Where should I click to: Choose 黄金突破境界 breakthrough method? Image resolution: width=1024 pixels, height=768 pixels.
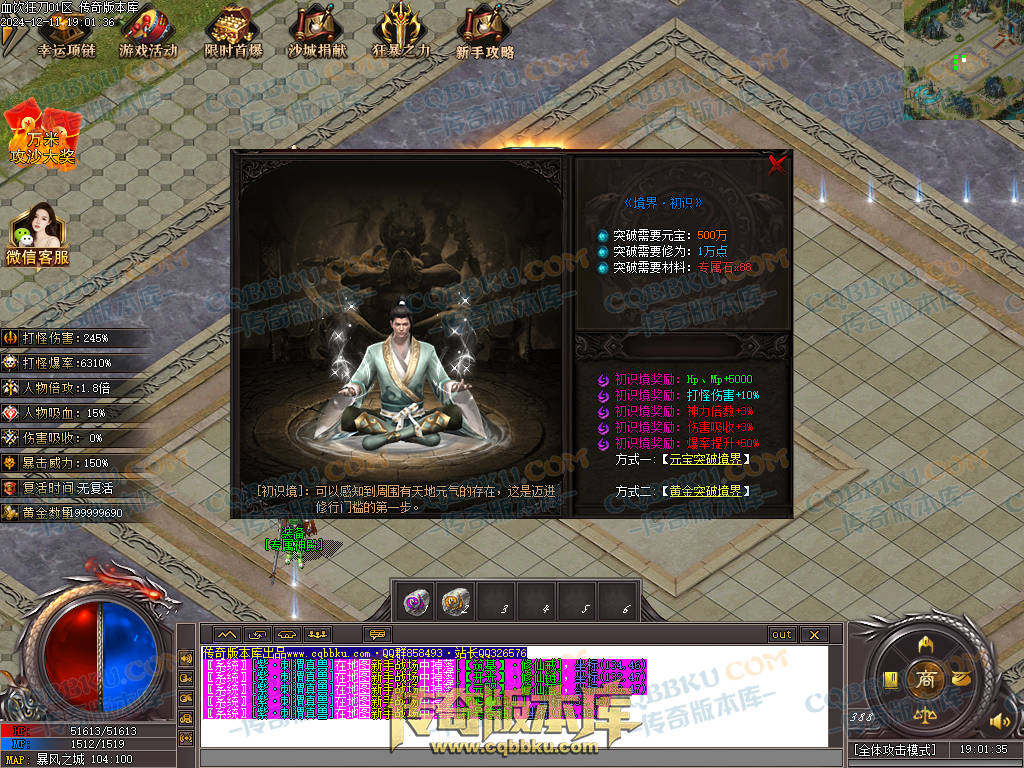point(705,491)
